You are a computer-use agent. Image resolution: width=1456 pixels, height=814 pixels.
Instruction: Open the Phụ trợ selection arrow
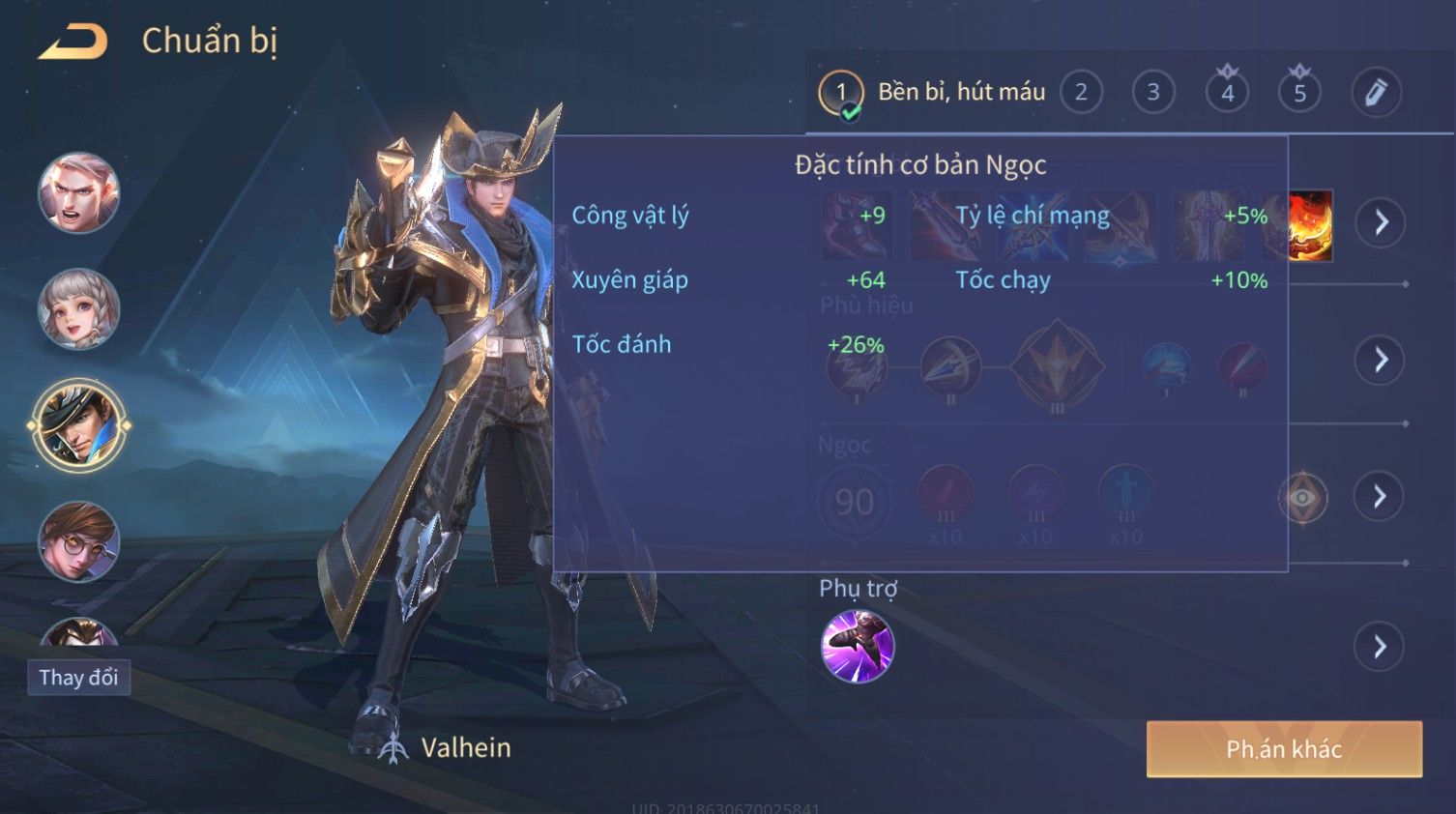1380,646
